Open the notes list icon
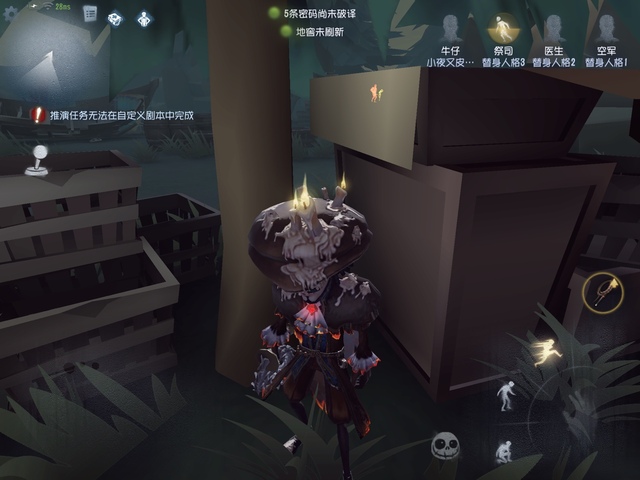Image resolution: width=640 pixels, height=480 pixels. (90, 14)
